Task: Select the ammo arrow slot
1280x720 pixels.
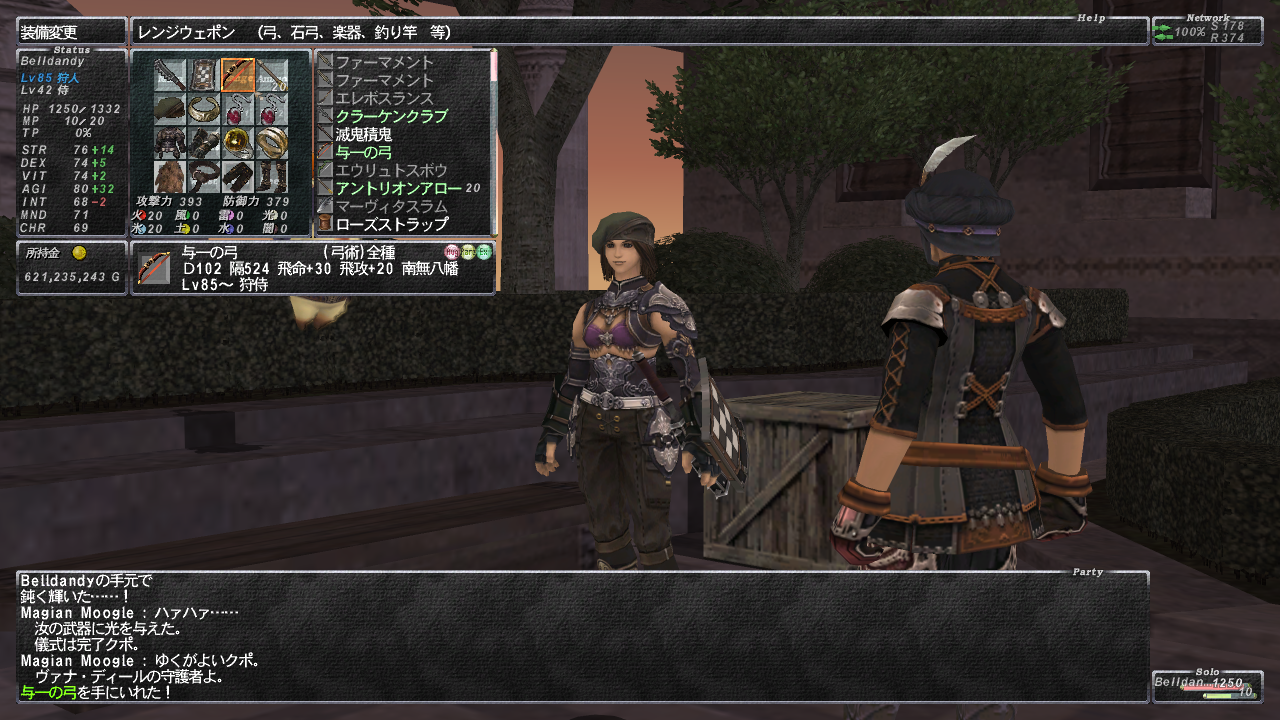Action: click(x=271, y=74)
